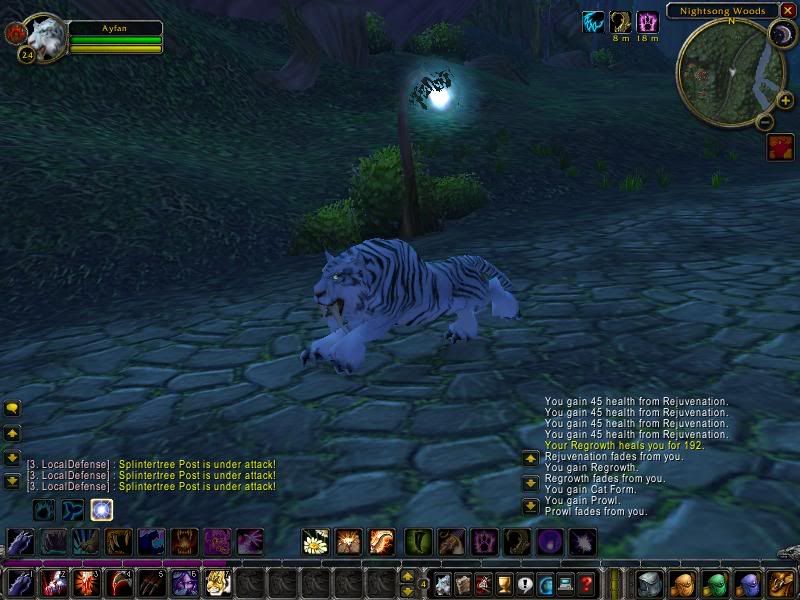The width and height of the screenshot is (800, 600).
Task: Open the chat menu speech bubble
Action: [x=12, y=408]
